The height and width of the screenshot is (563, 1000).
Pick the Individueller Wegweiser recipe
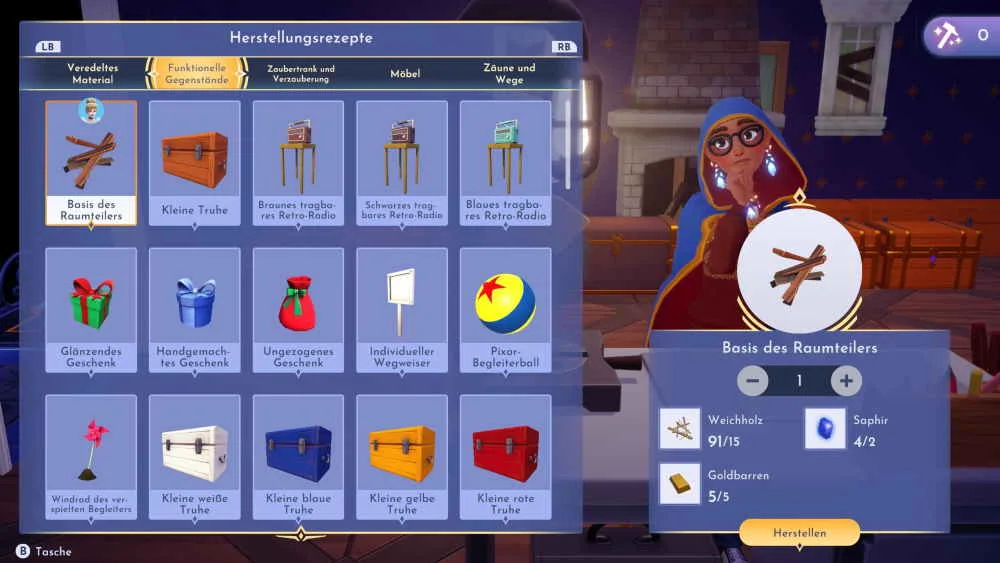[402, 309]
